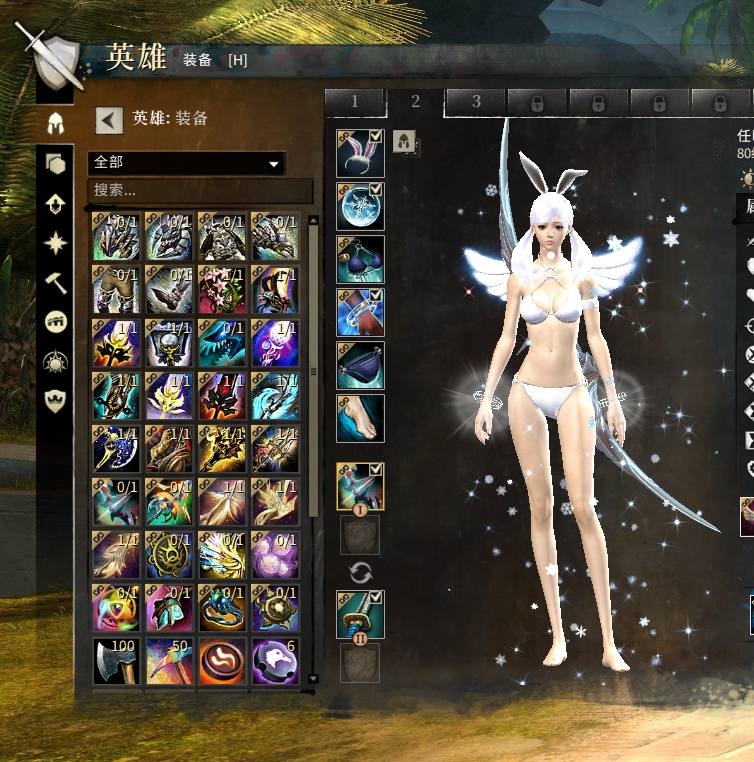The image size is (754, 762).
Task: Click the back arrow beside 英雄: 装备
Action: click(109, 120)
